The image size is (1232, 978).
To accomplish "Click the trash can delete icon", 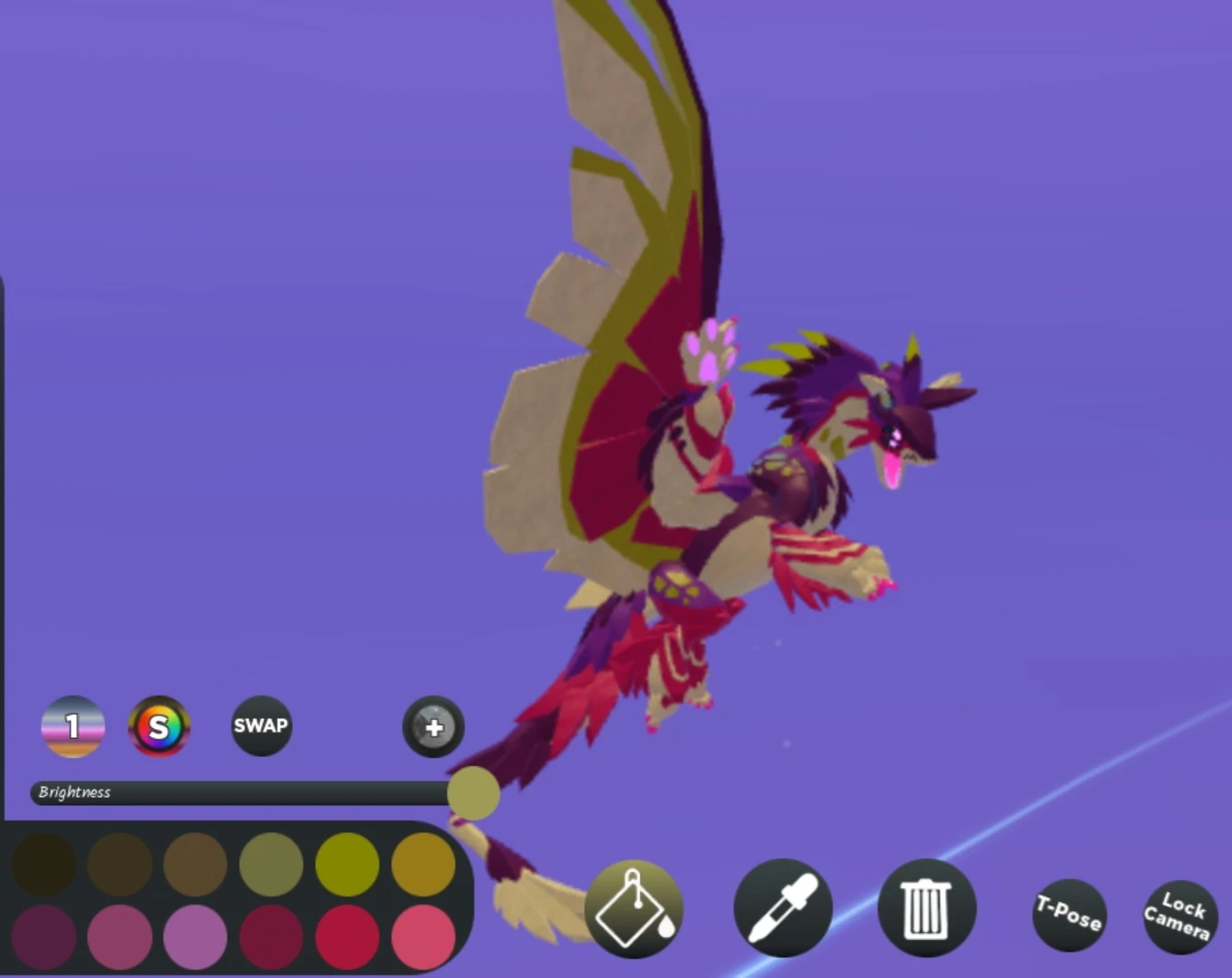I will coord(925,908).
